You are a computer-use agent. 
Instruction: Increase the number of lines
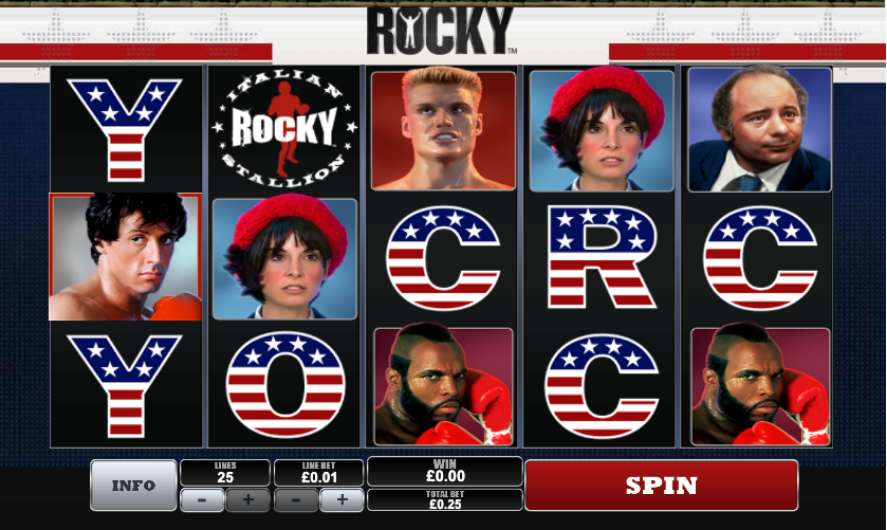[248, 499]
